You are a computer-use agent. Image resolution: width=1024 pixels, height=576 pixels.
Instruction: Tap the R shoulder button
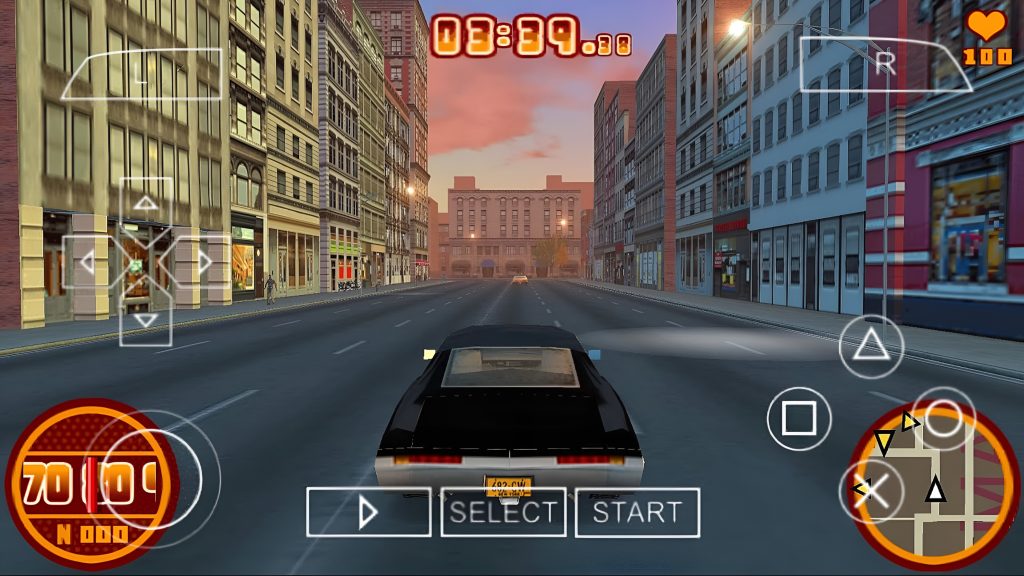click(885, 65)
